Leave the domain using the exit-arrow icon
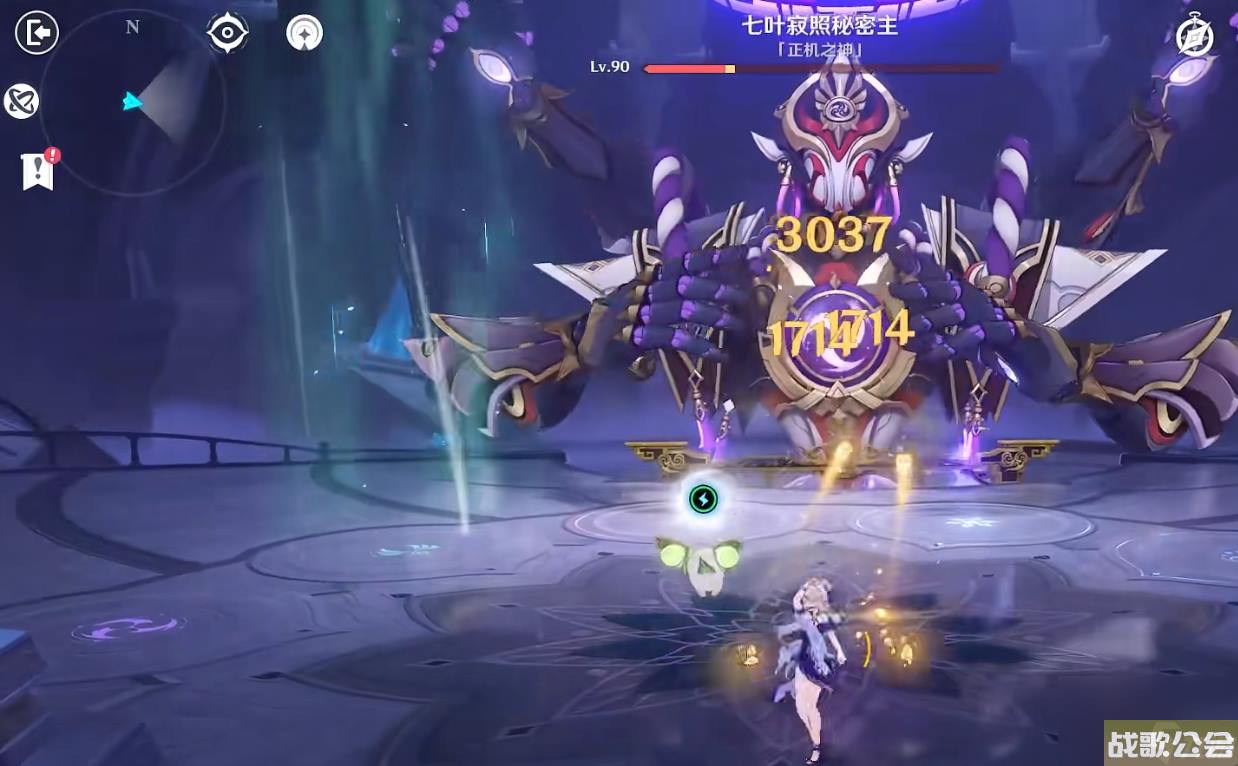The image size is (1238, 766). (37, 33)
